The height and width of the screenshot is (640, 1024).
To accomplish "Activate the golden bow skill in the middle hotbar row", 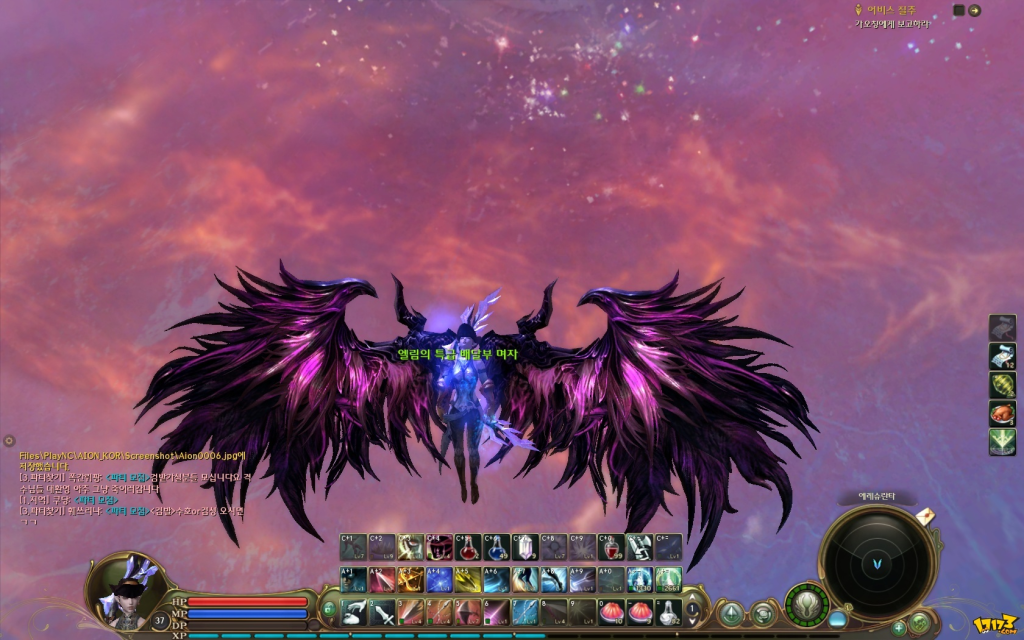I will point(411,579).
